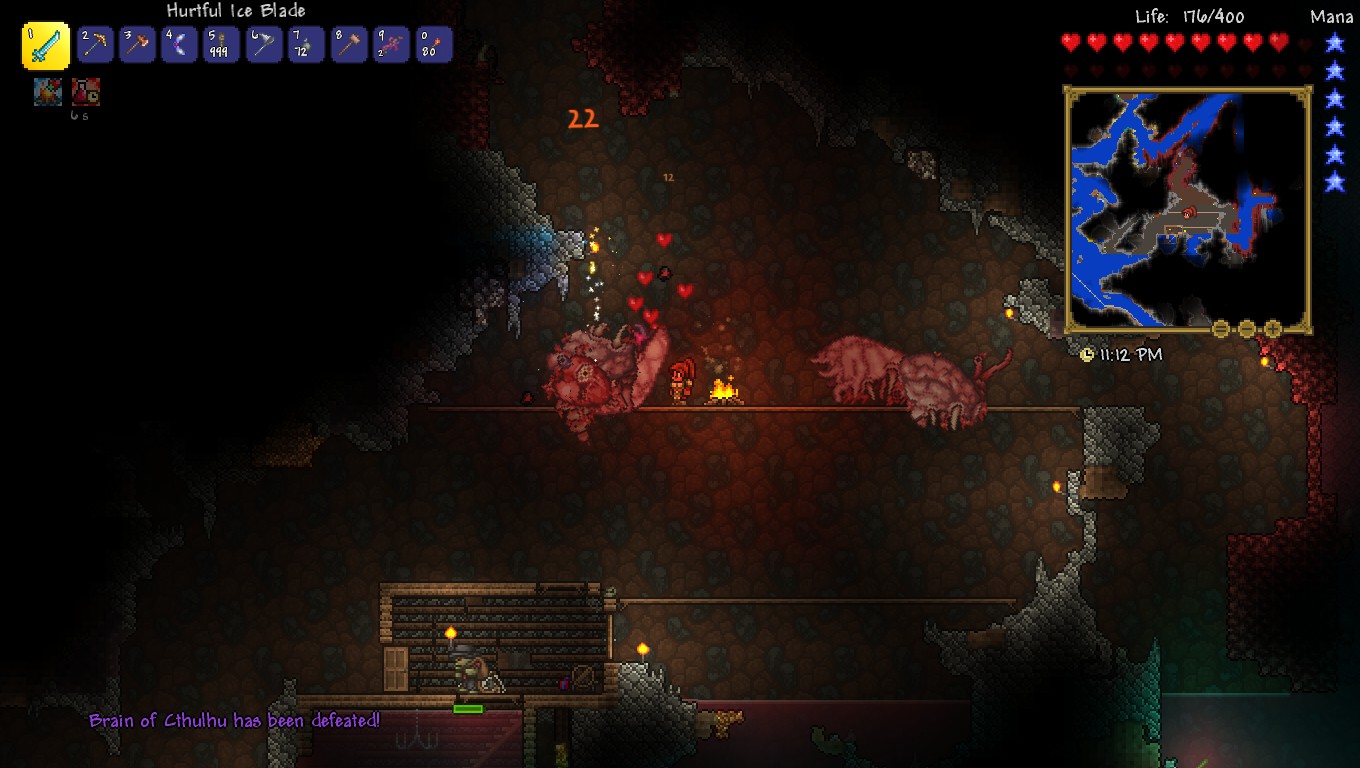Image resolution: width=1360 pixels, height=768 pixels.
Task: Select the gold pickaxe in hotbar slot 2
Action: click(x=95, y=45)
